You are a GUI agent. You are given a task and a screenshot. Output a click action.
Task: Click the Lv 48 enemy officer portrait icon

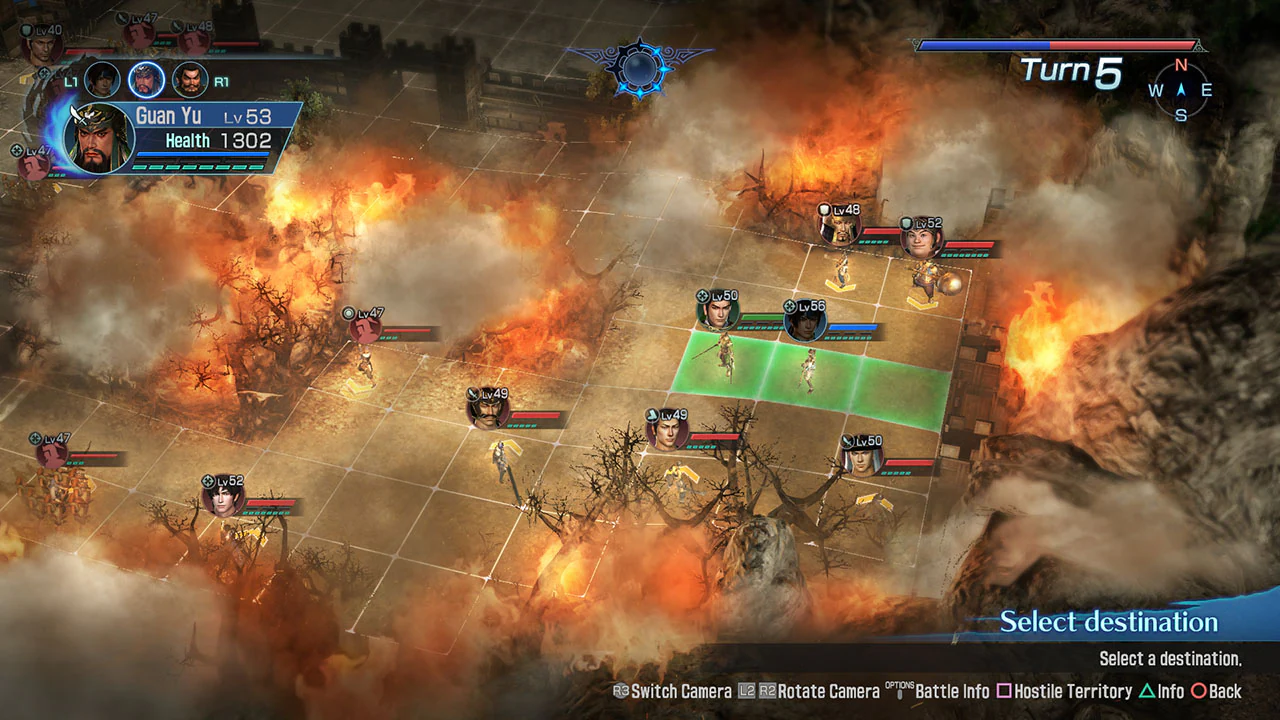tap(840, 225)
